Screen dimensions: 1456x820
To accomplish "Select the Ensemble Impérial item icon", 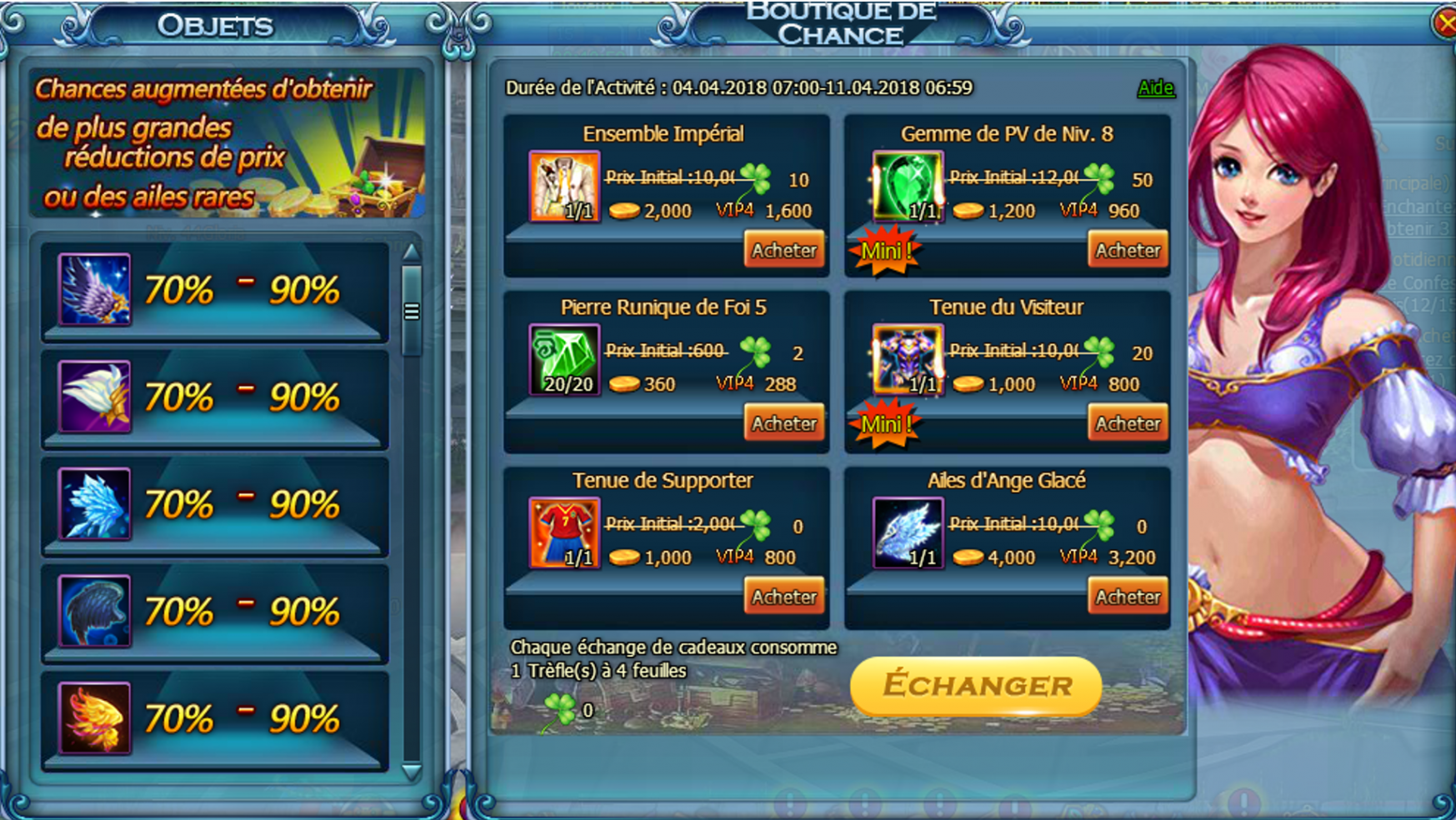I will [564, 187].
